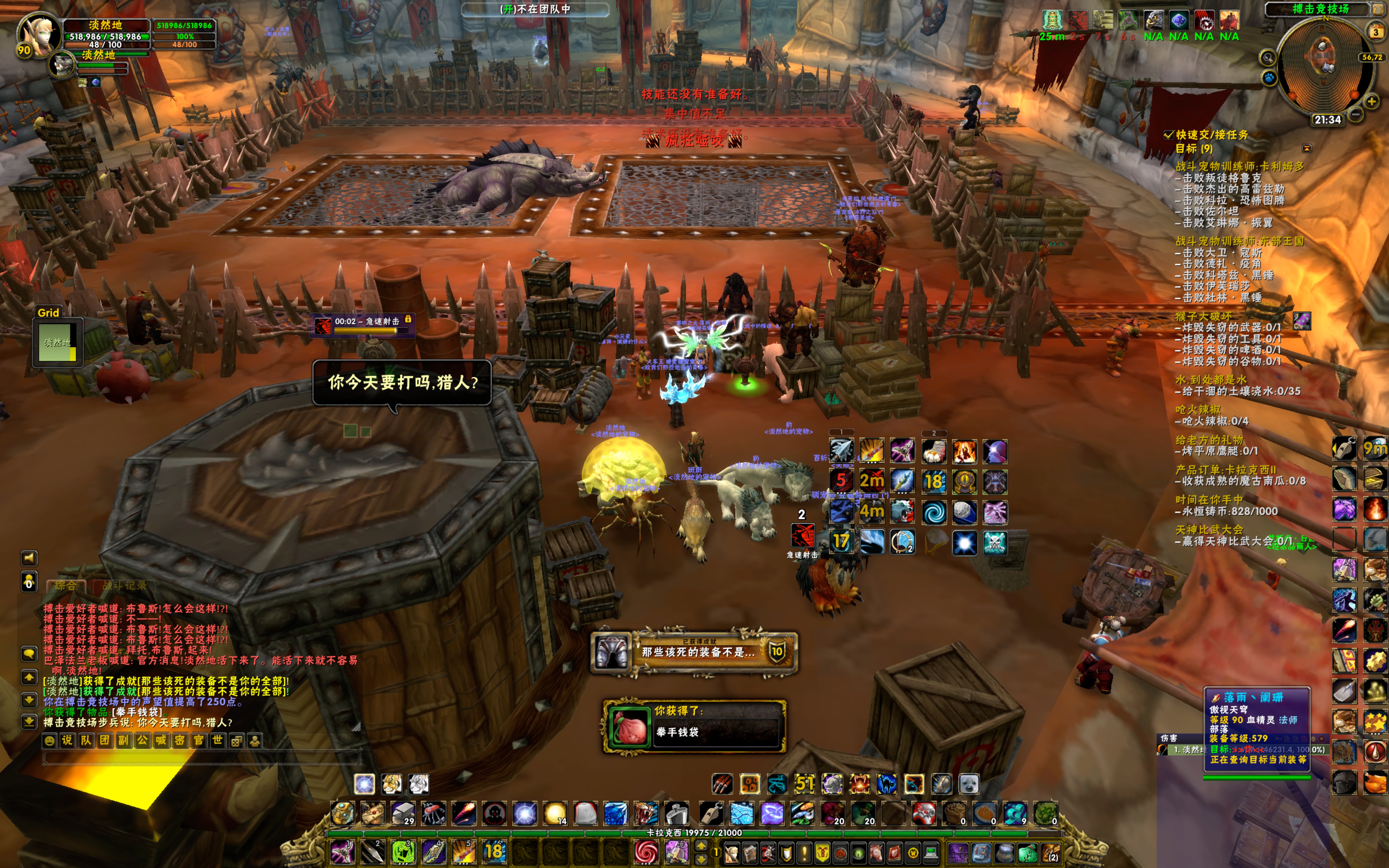The image size is (1389, 868).
Task: Zoom in the minimap with plus button
Action: pos(1371,102)
